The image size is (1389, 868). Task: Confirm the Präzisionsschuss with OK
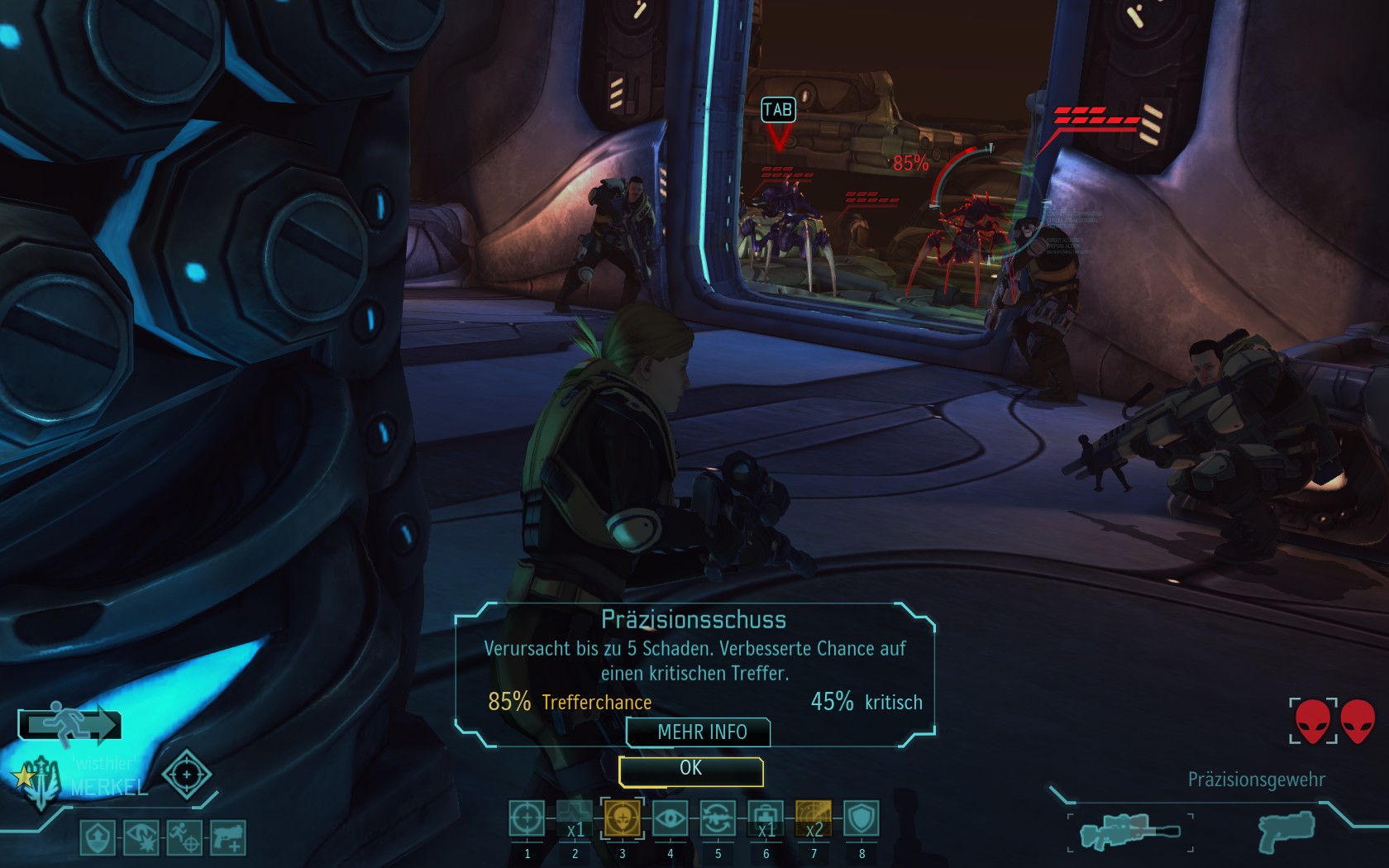[x=690, y=770]
